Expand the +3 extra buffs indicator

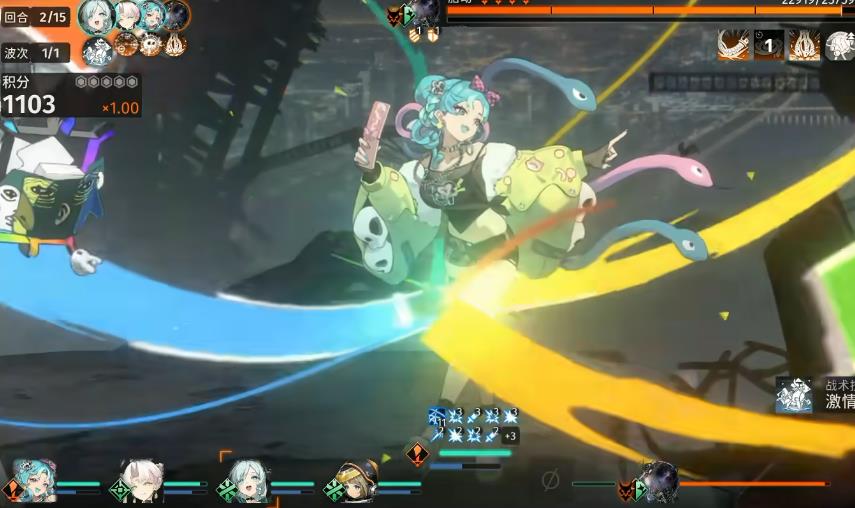click(x=510, y=435)
